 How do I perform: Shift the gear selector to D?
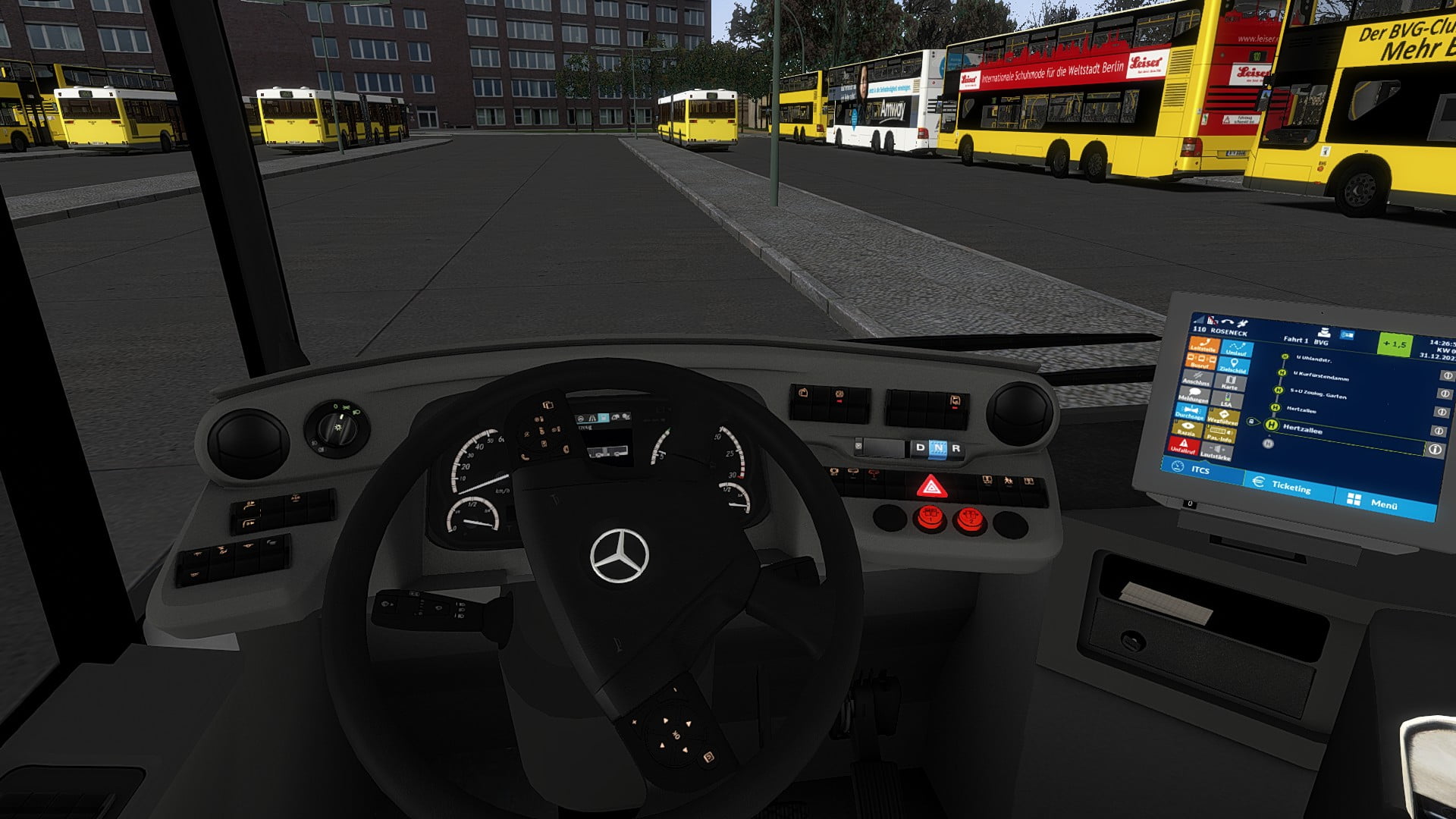point(920,447)
